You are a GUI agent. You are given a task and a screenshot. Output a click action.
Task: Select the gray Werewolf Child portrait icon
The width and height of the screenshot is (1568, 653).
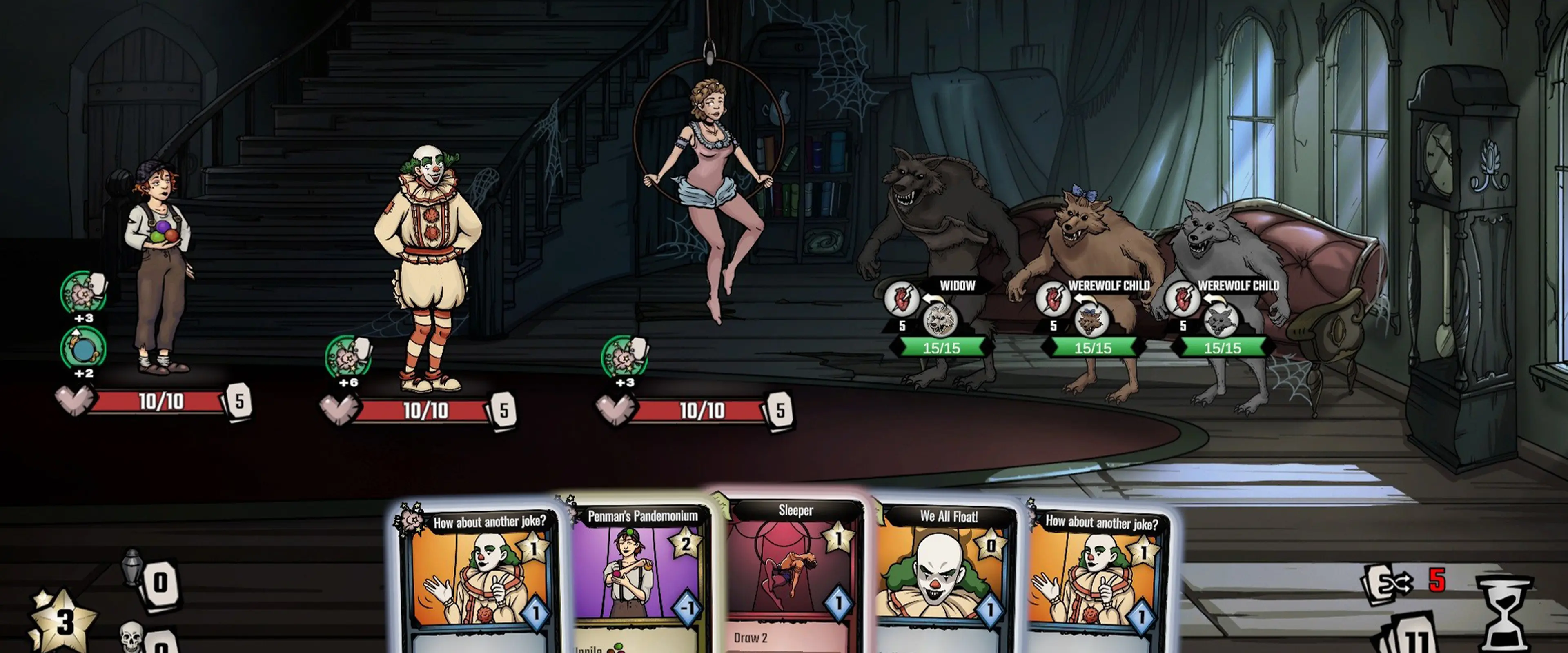pos(1221,320)
